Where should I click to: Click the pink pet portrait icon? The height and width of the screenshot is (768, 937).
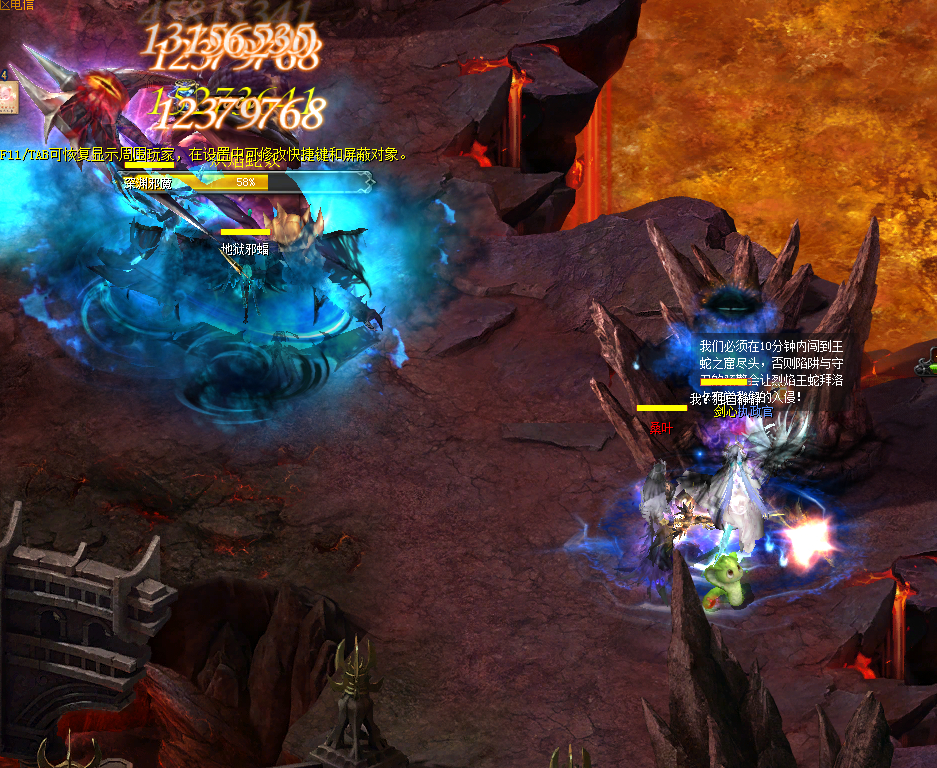tap(9, 98)
